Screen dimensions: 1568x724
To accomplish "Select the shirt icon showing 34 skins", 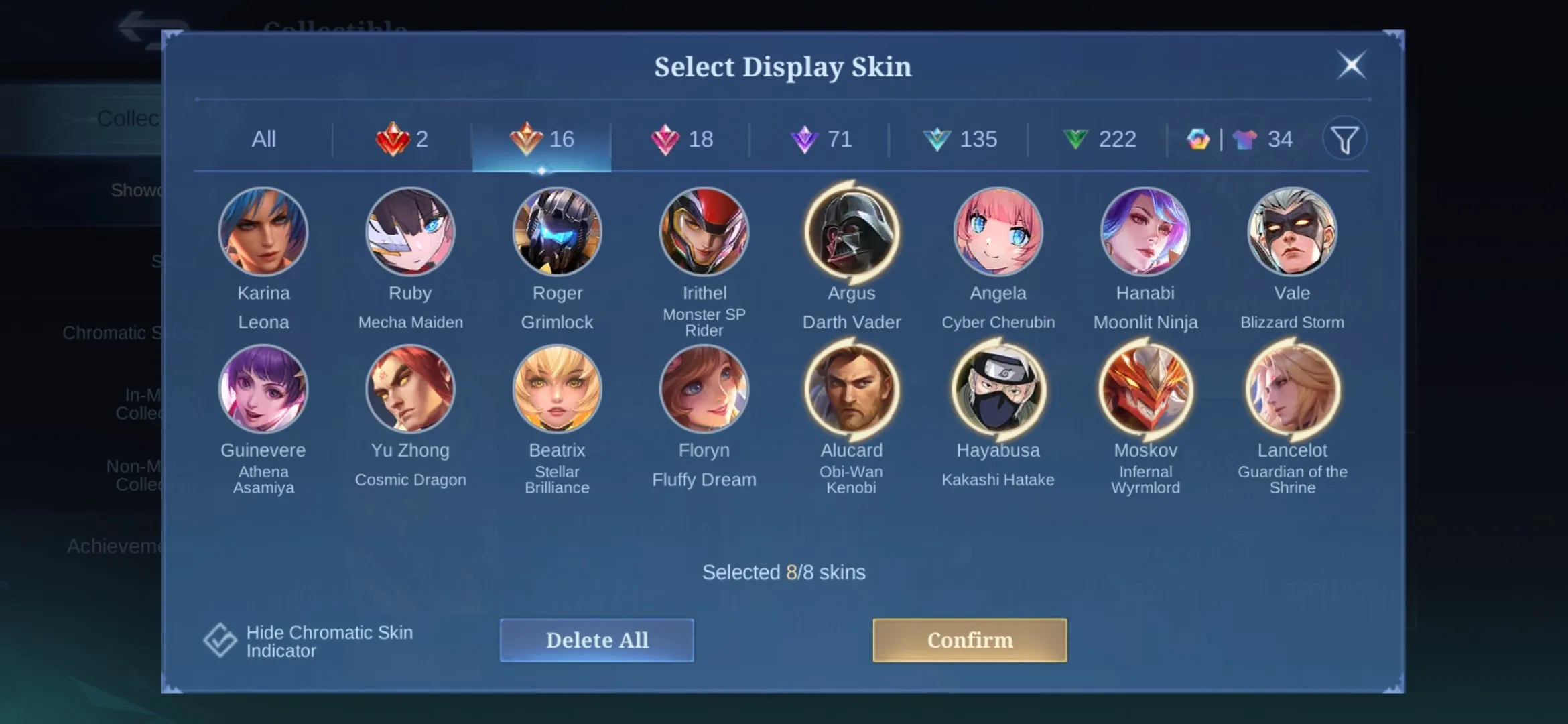I will [1258, 139].
